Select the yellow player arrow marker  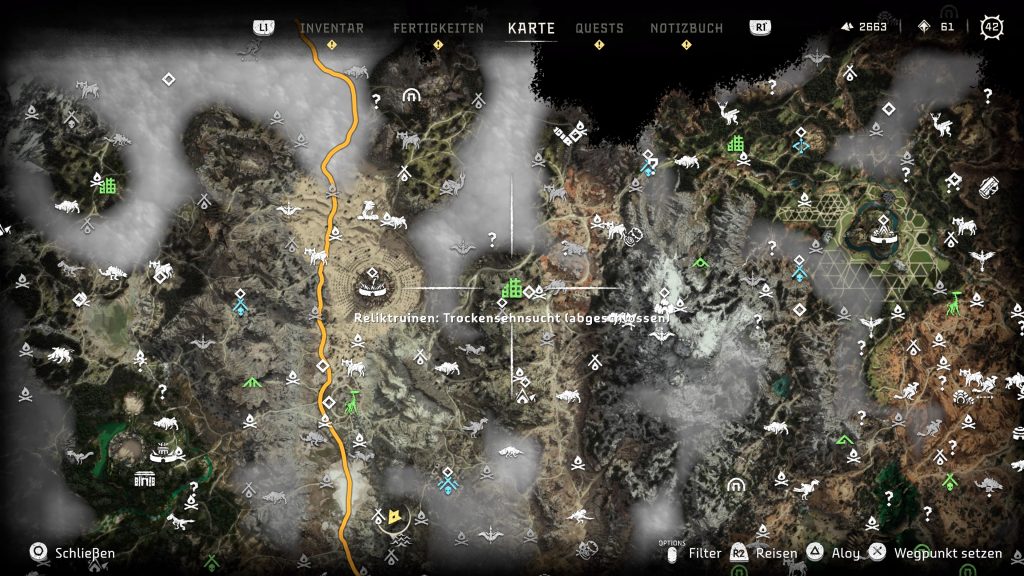coord(396,516)
